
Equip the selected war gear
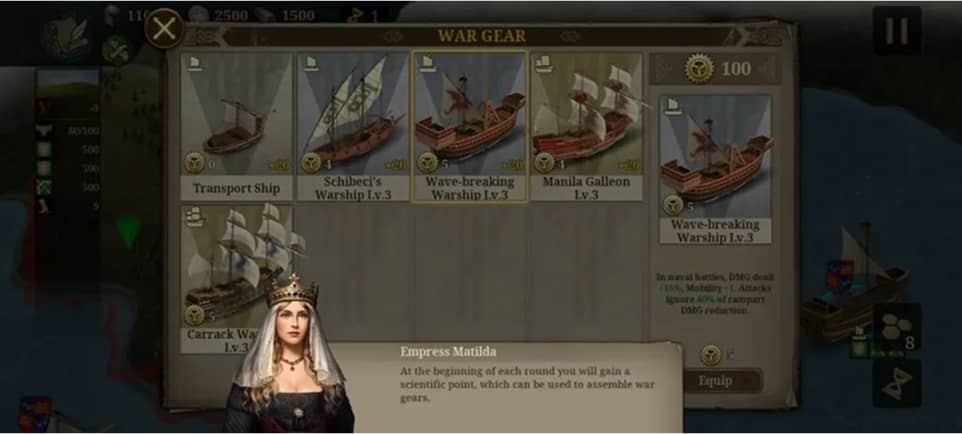(x=715, y=380)
